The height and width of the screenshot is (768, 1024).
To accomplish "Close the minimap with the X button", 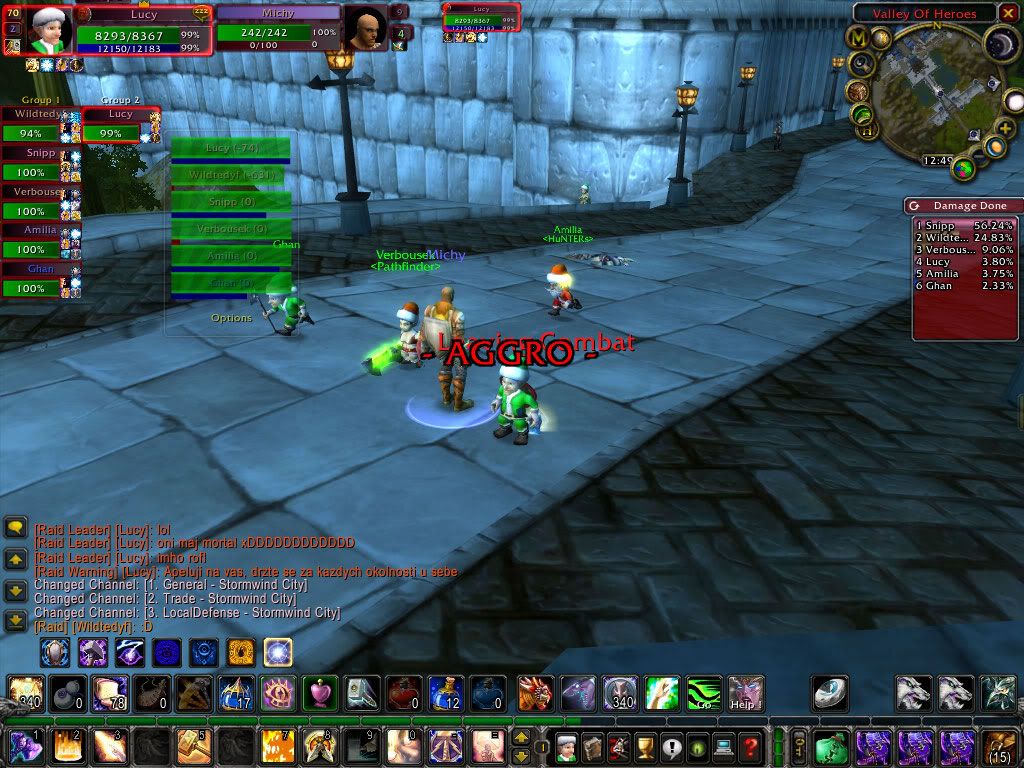I will [1008, 13].
